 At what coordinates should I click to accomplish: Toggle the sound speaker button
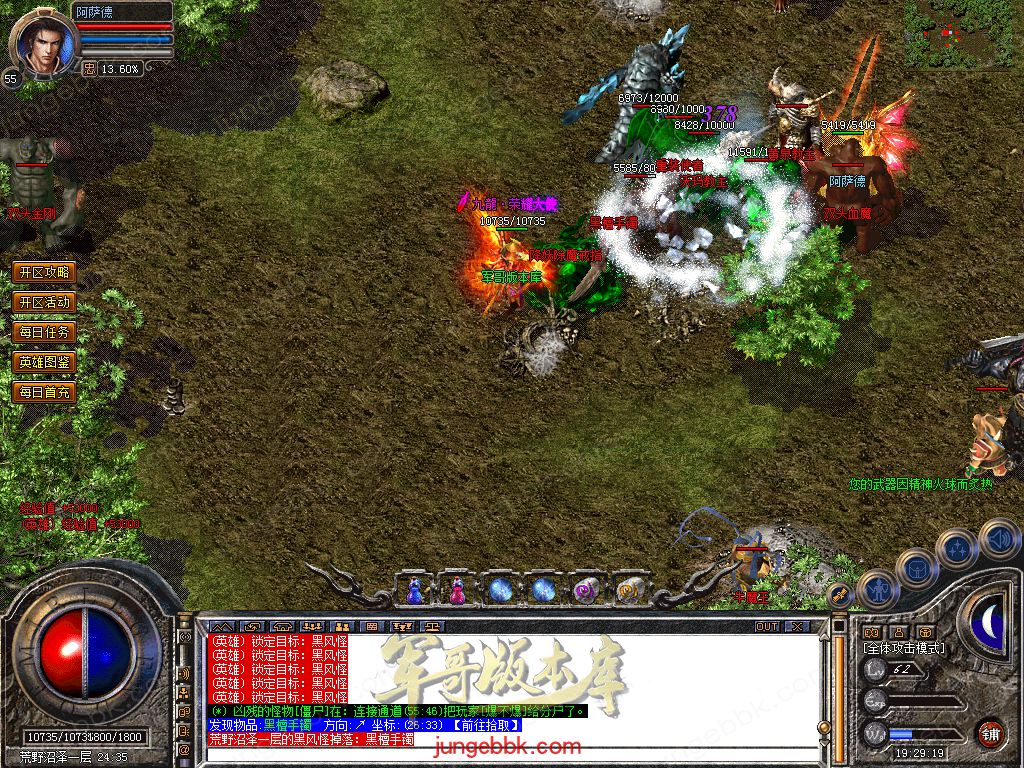(x=997, y=539)
